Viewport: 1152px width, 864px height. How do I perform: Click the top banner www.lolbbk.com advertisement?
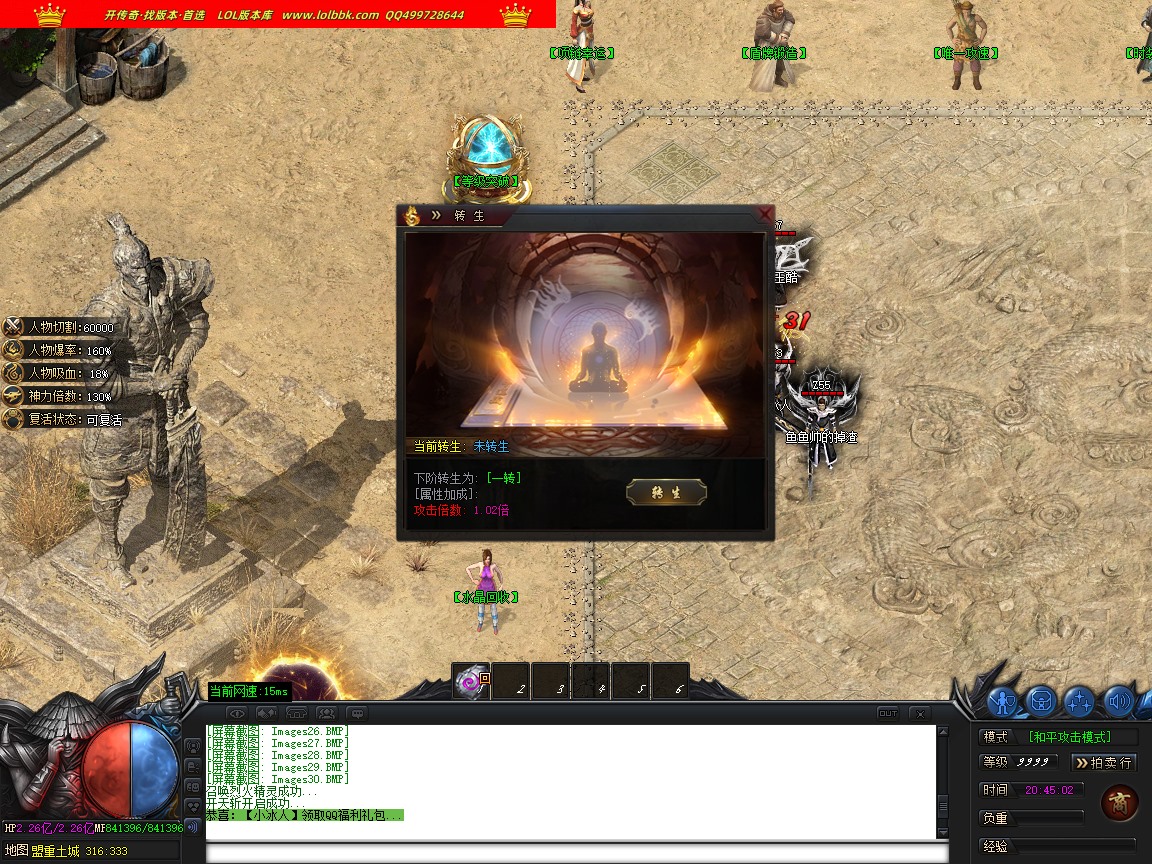tap(330, 15)
